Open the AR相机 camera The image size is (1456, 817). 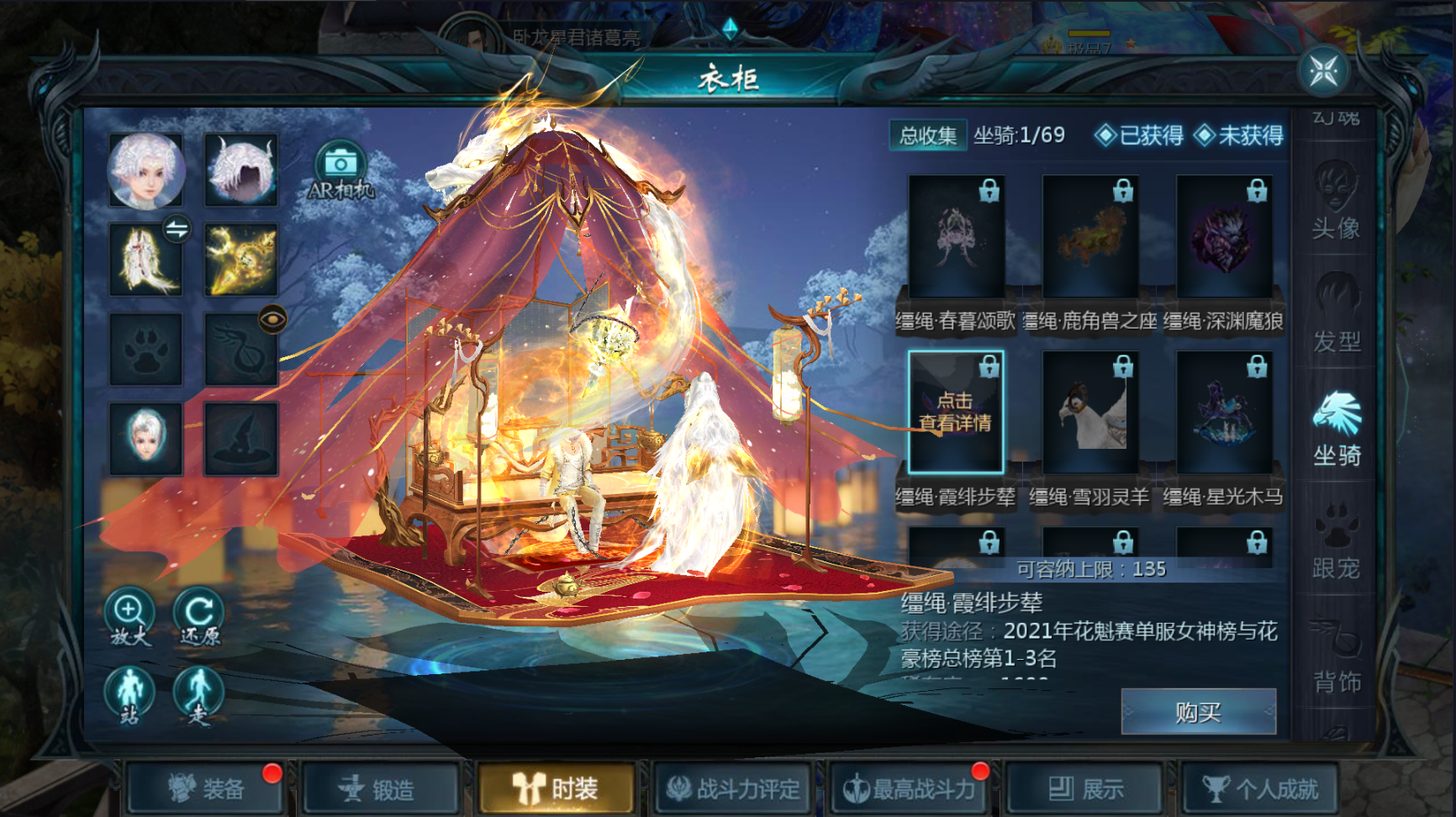[x=340, y=171]
